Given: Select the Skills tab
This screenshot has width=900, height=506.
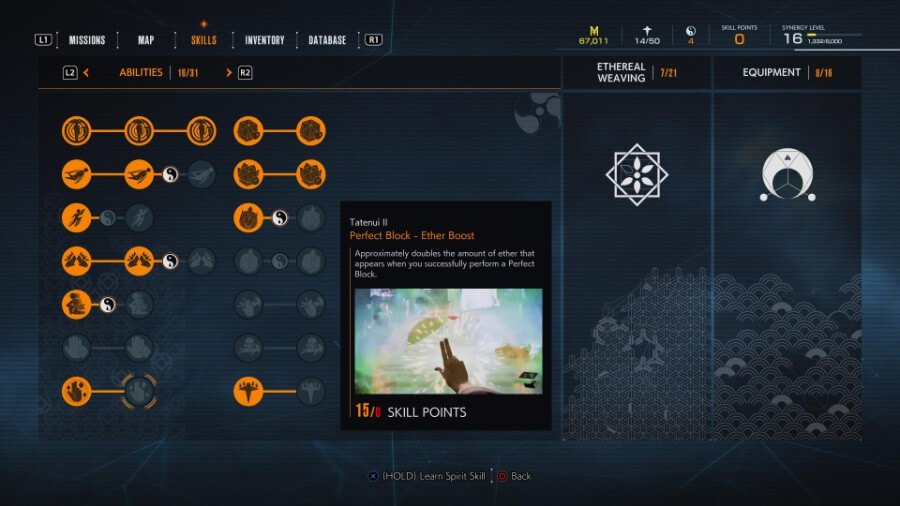Looking at the screenshot, I should [203, 40].
